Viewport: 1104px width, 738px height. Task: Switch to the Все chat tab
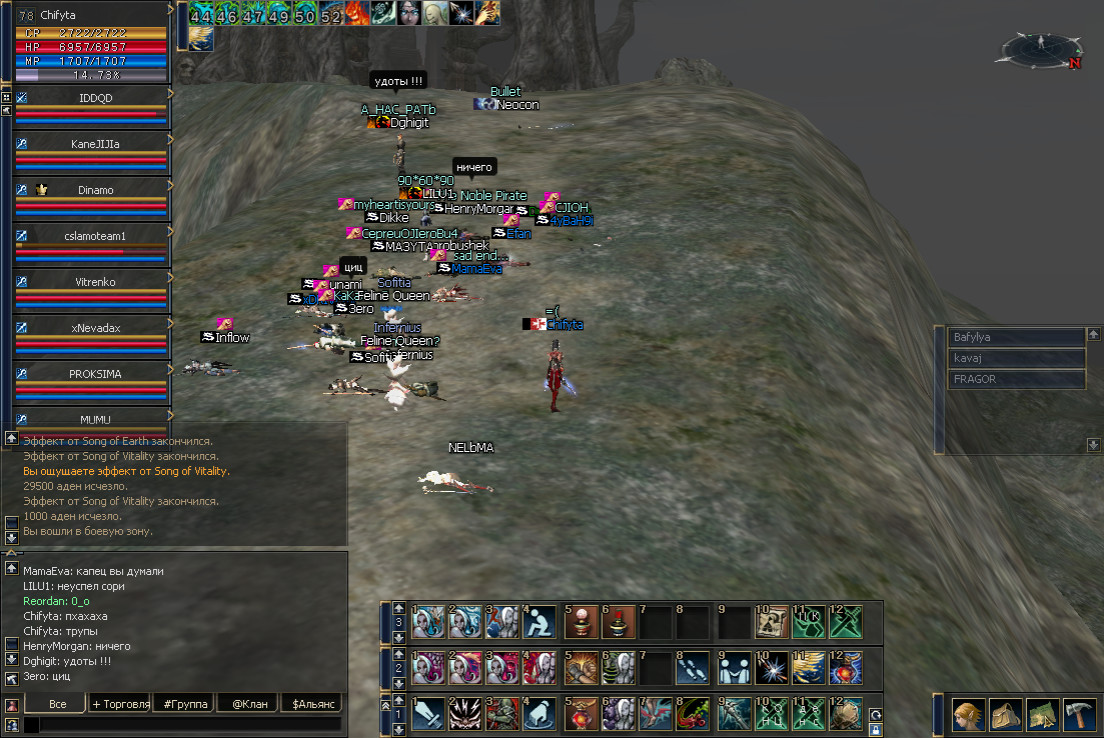point(57,704)
